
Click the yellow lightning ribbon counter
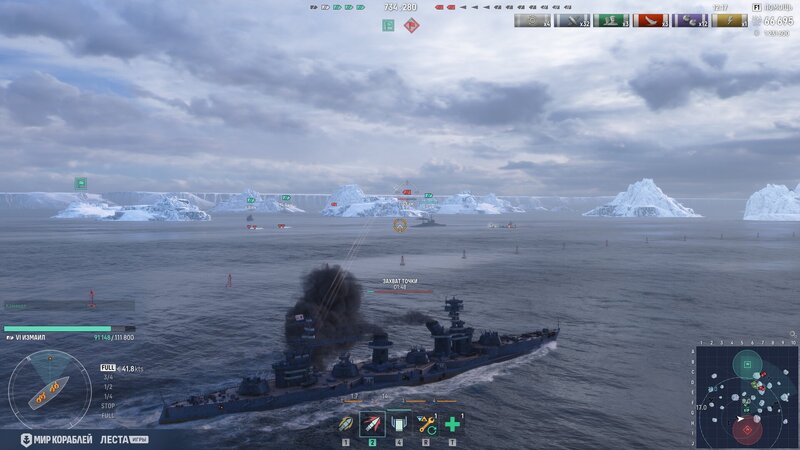point(729,20)
